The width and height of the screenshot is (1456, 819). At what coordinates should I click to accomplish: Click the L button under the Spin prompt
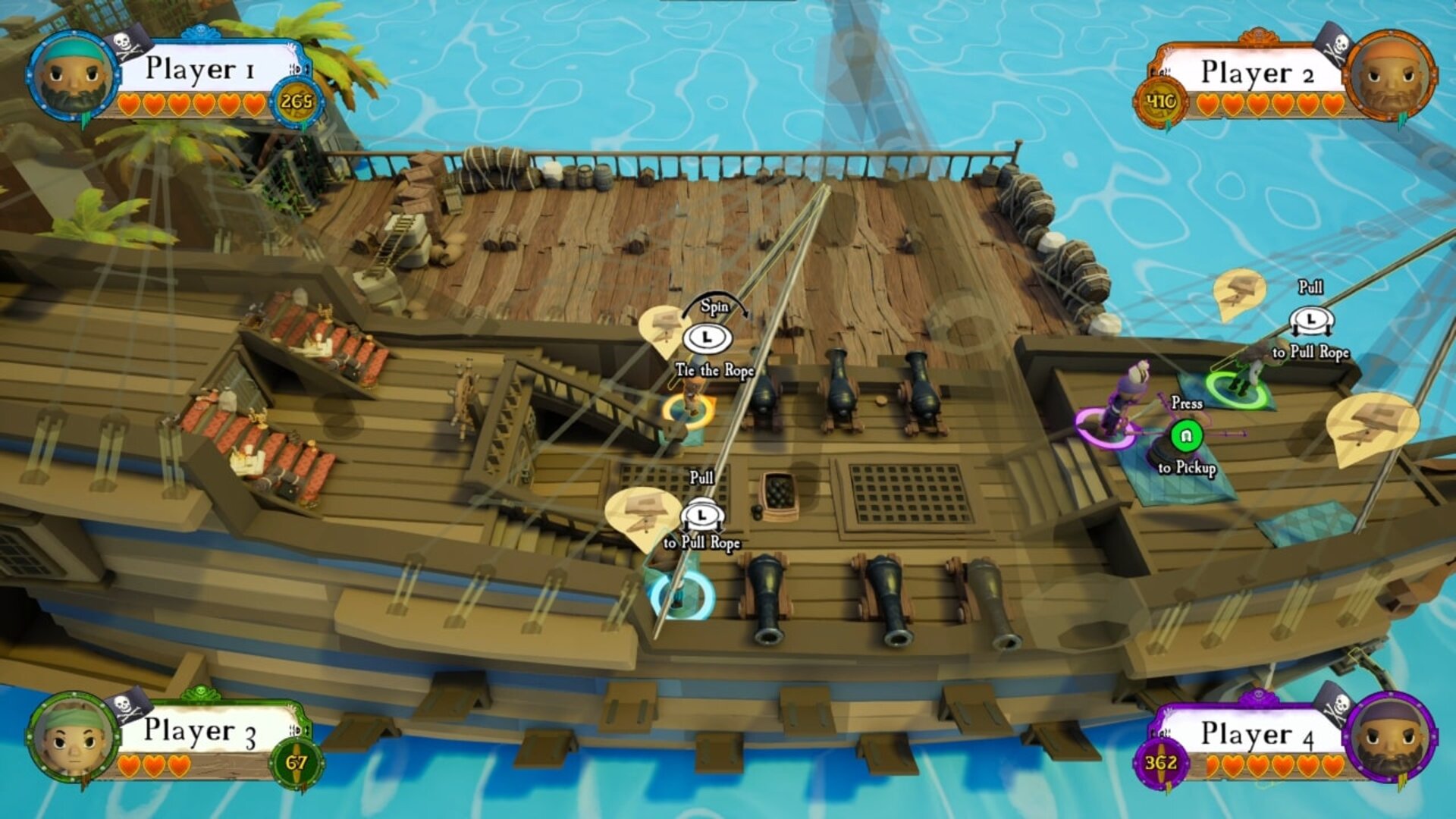(706, 335)
